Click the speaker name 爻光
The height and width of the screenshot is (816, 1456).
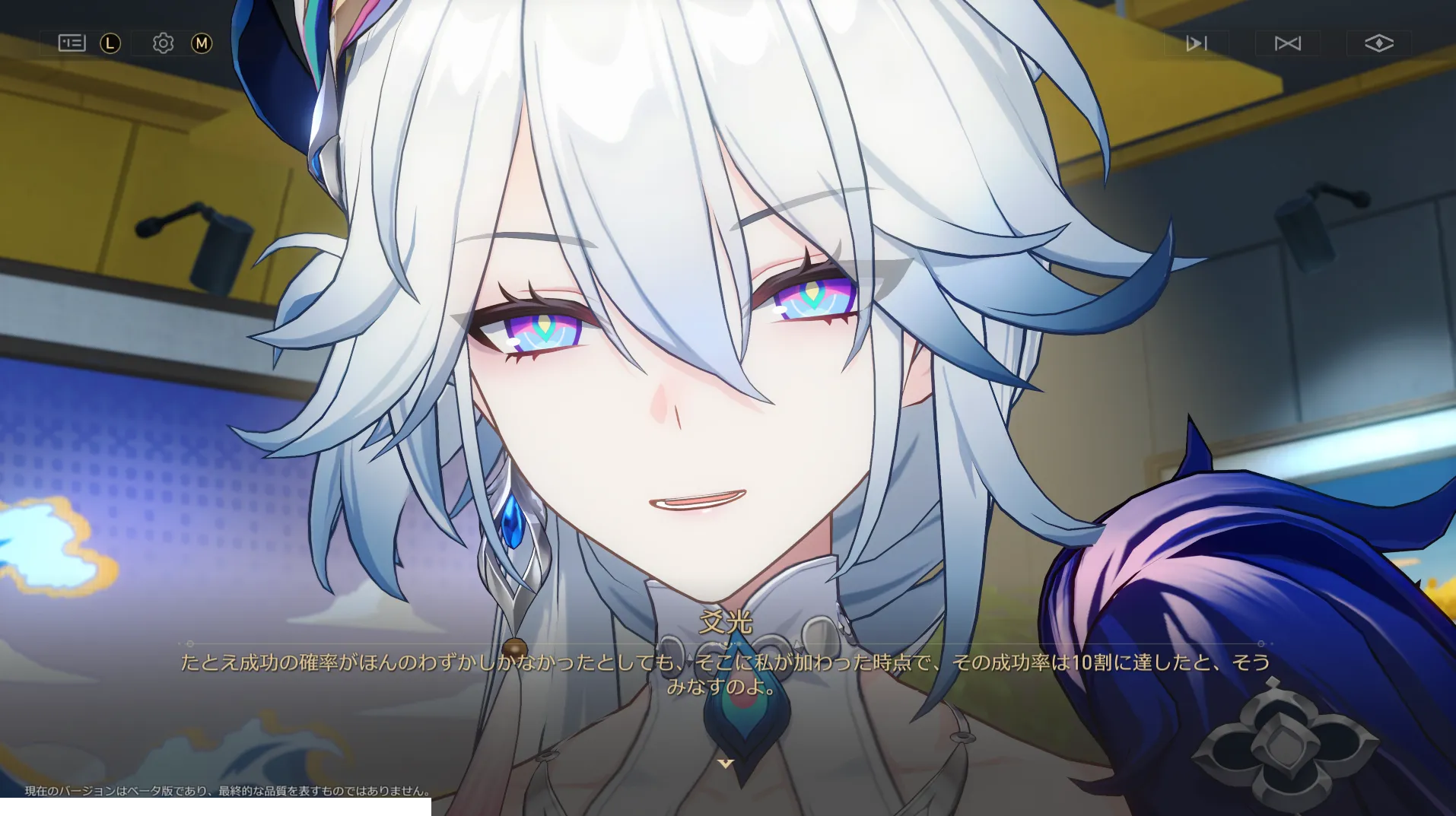click(x=727, y=624)
